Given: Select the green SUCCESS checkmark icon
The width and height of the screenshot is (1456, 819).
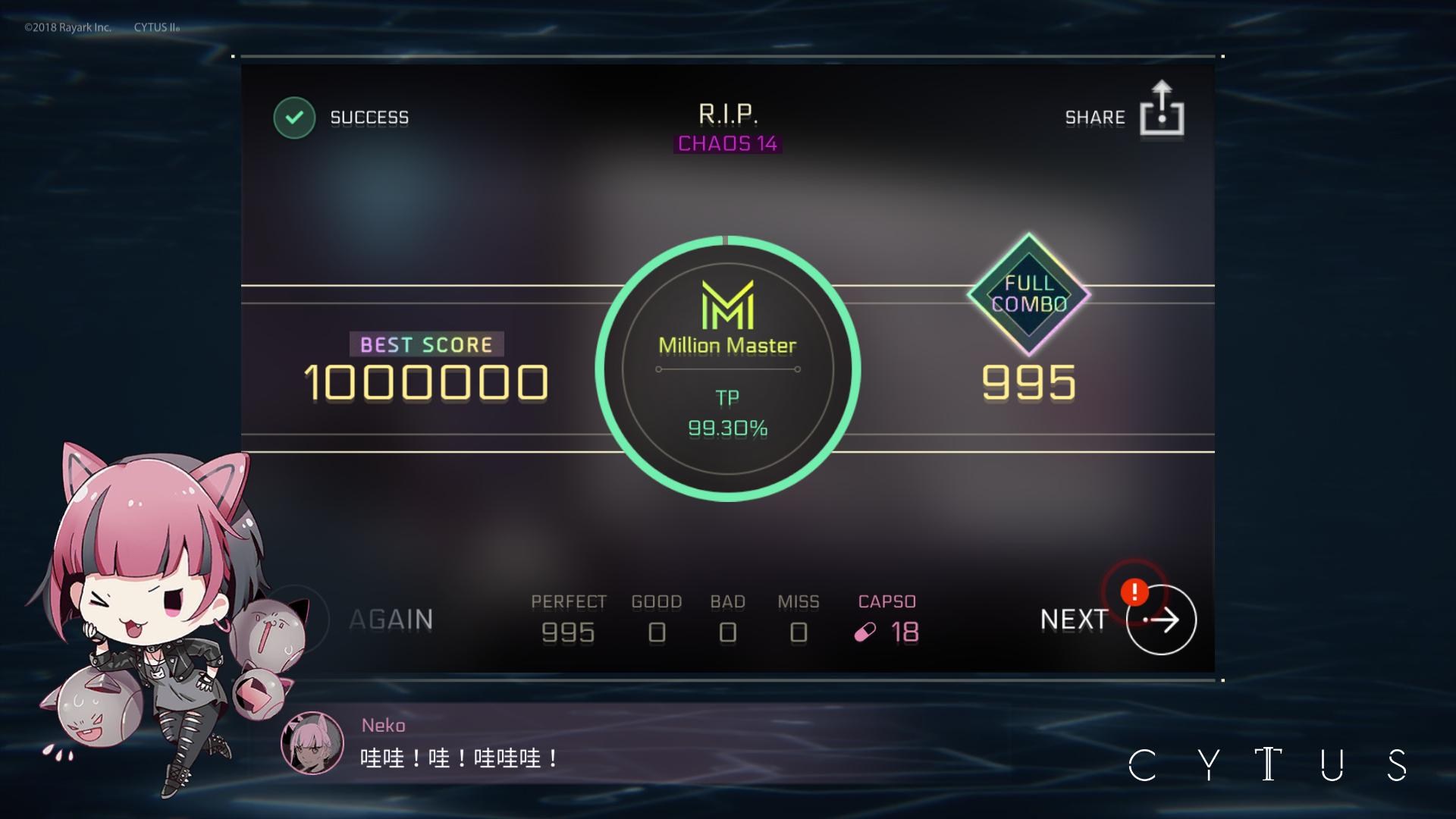Looking at the screenshot, I should click(x=295, y=117).
